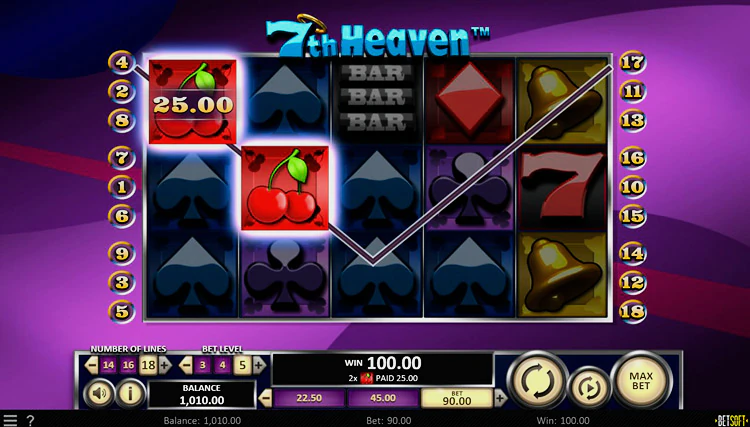
Task: Choose 16 paylines
Action: 128,365
